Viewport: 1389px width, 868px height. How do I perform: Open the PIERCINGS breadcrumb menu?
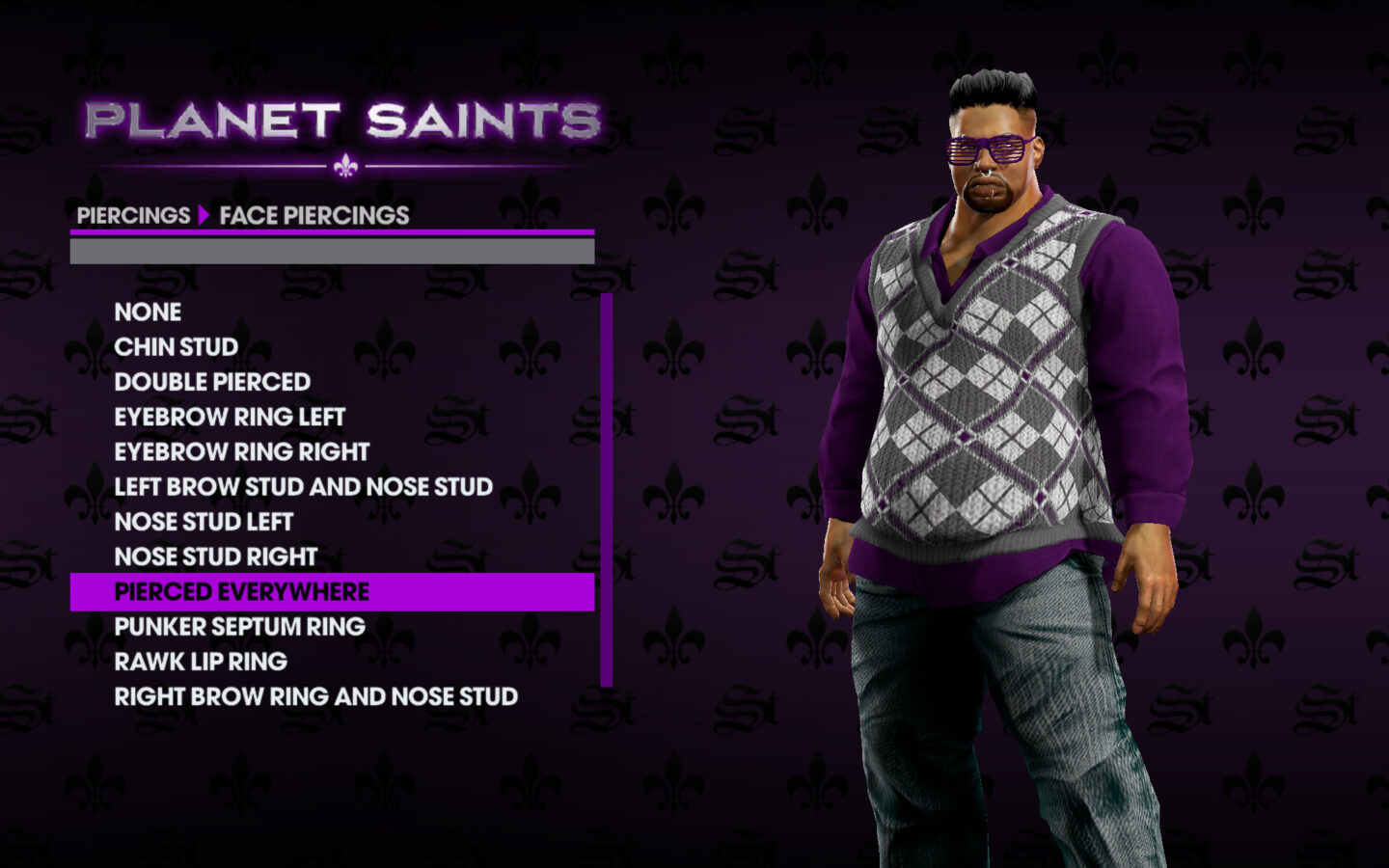click(x=132, y=215)
